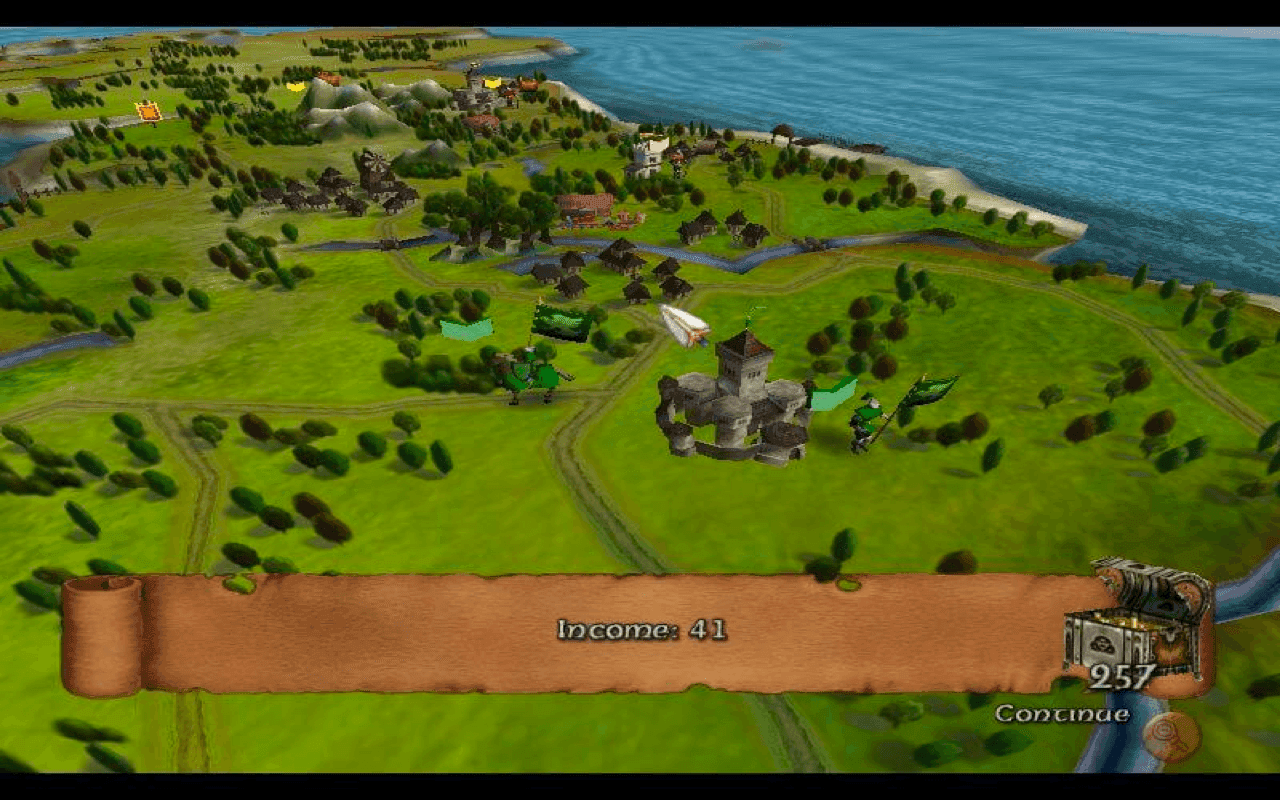Image resolution: width=1280 pixels, height=800 pixels.
Task: Click the yellow flag beside the northern castle
Action: coord(492,83)
